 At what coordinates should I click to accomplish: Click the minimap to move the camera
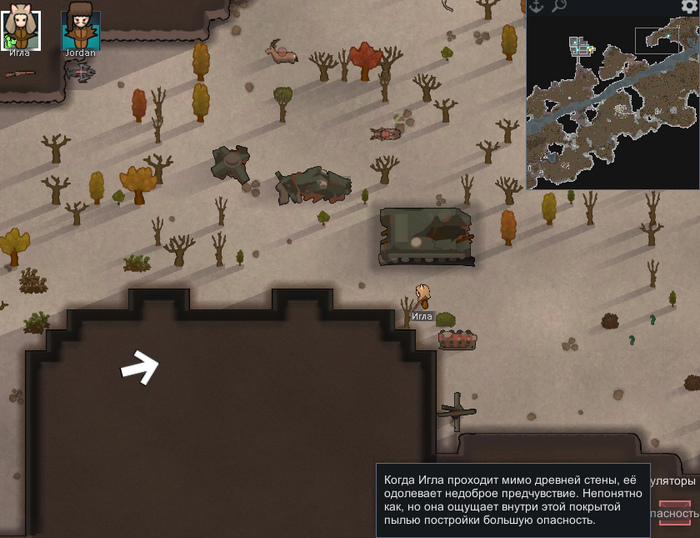pyautogui.click(x=612, y=102)
